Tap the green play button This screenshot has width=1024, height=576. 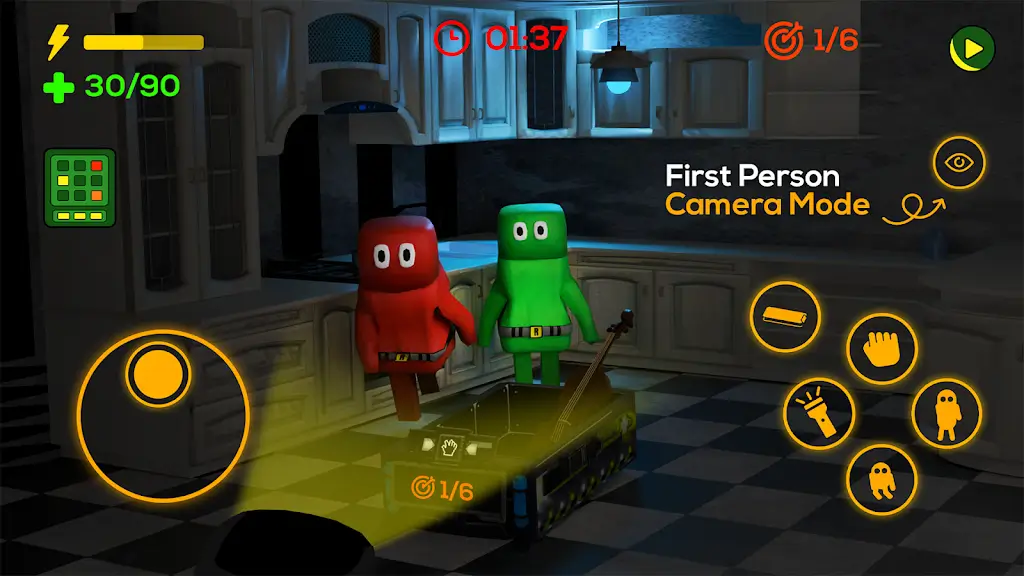click(x=971, y=46)
